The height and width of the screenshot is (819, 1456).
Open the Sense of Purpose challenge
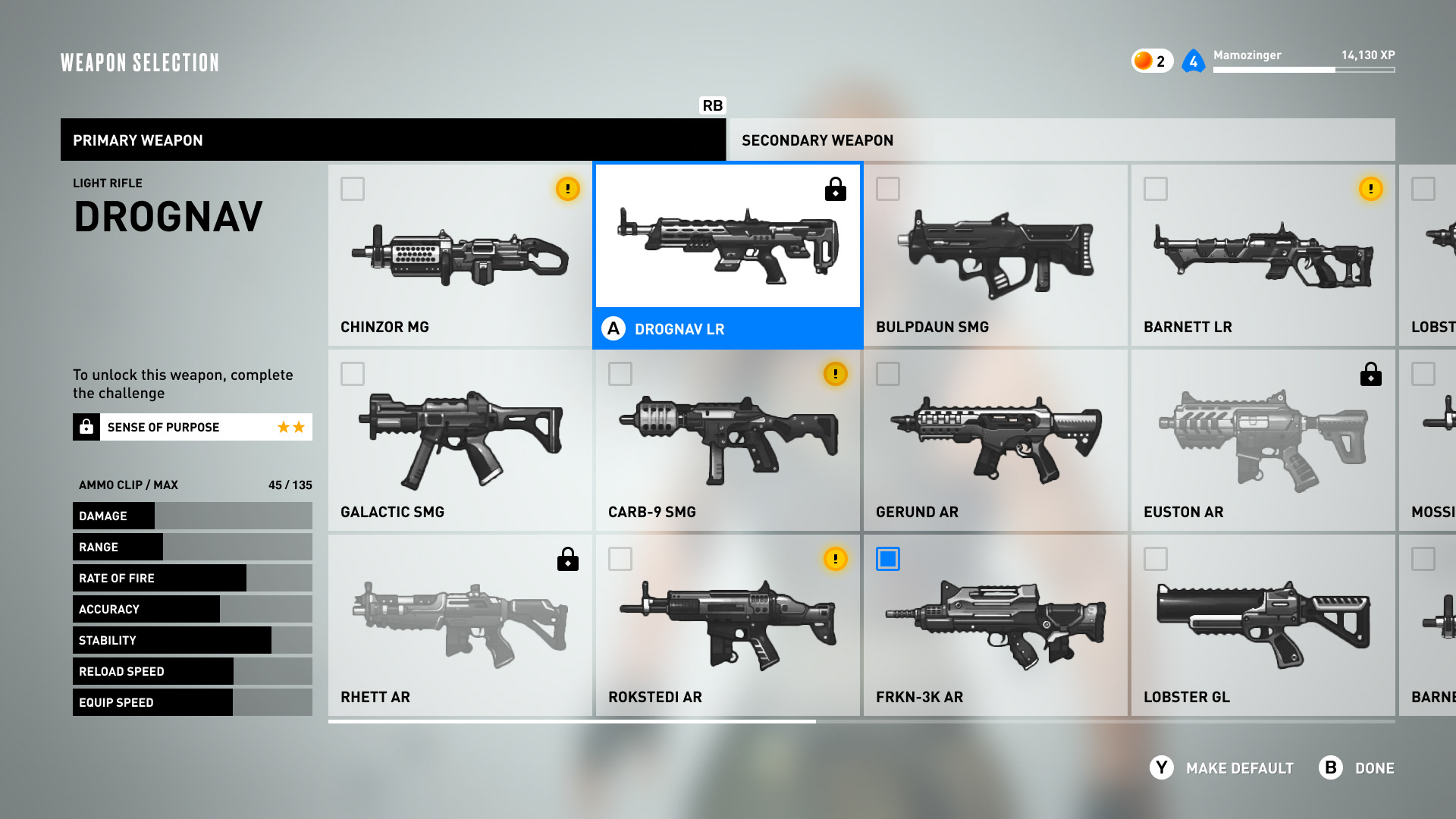(x=193, y=427)
